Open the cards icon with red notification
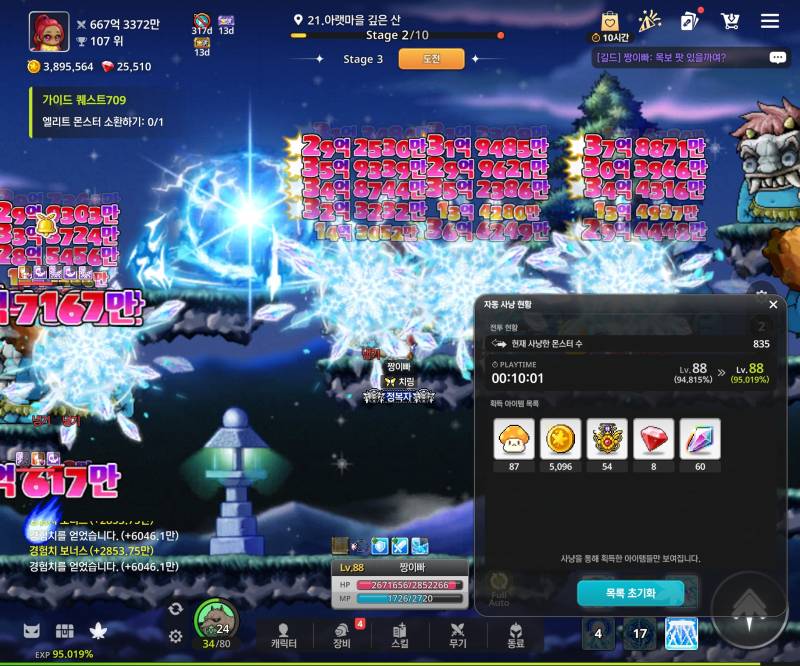 (x=689, y=21)
